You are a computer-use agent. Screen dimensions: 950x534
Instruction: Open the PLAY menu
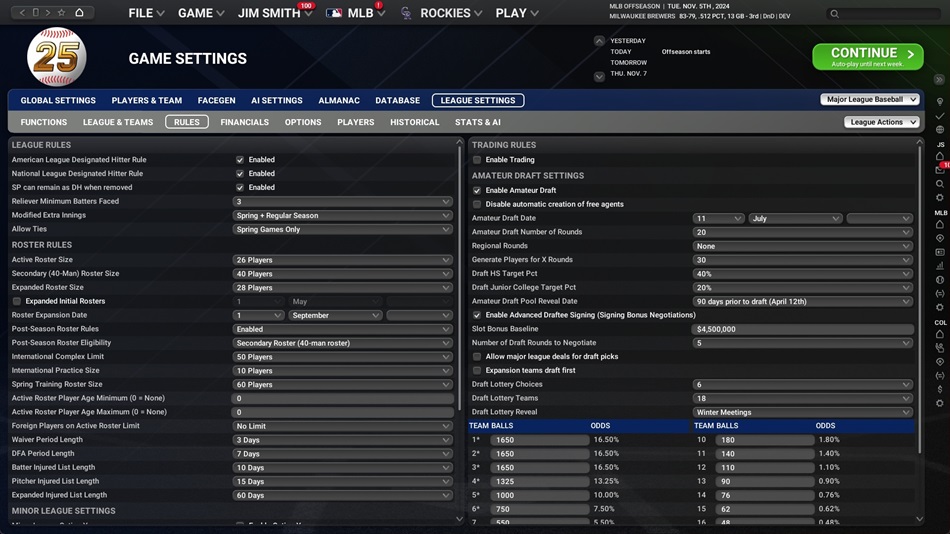(x=517, y=13)
